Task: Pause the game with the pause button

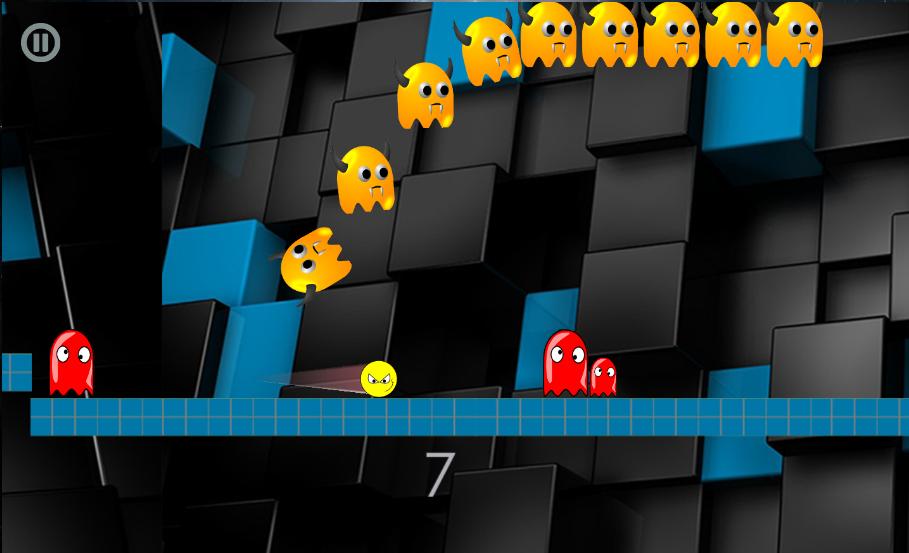Action: pyautogui.click(x=41, y=42)
